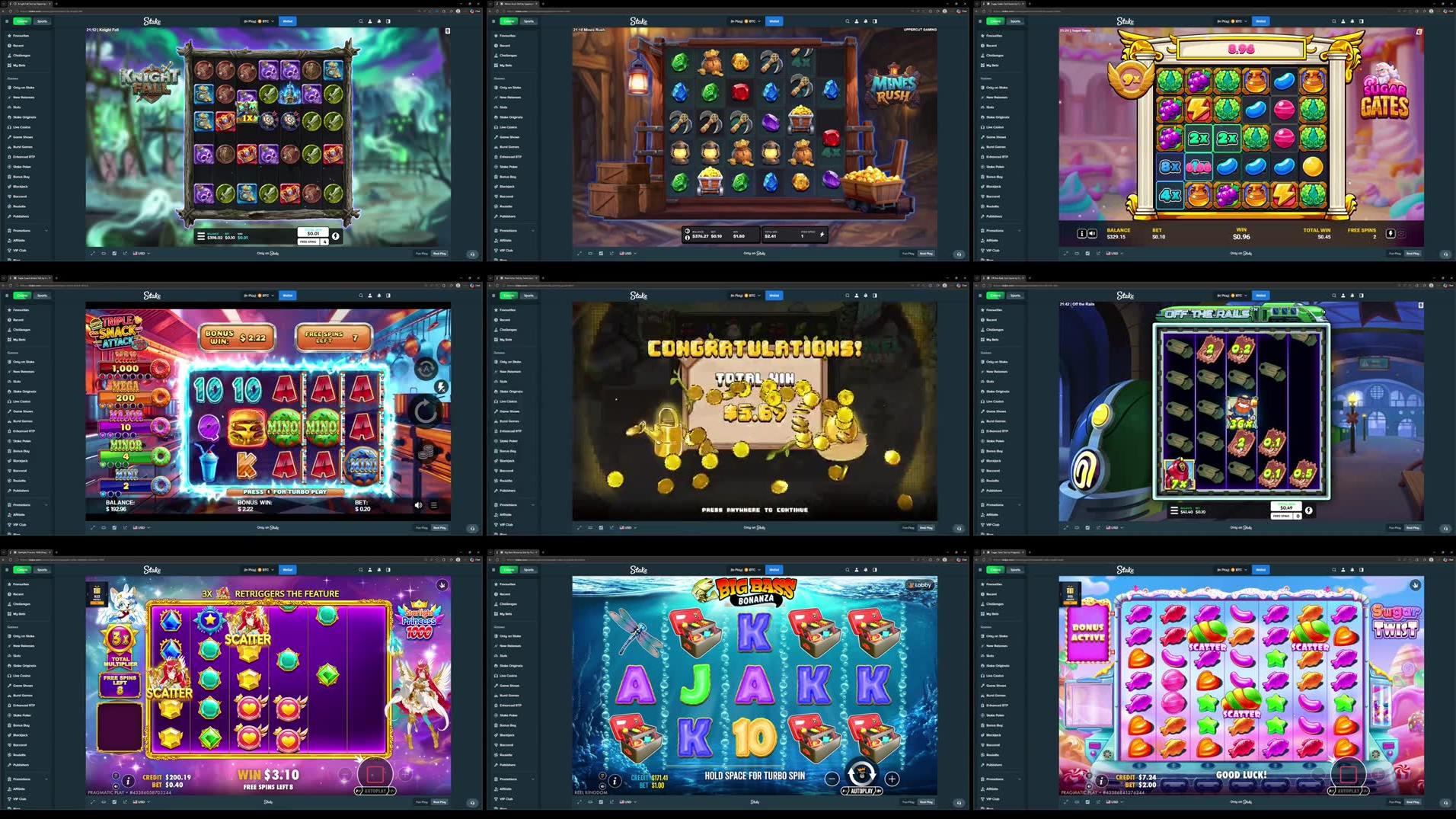Switch to Fun Play mode
The width and height of the screenshot is (1456, 819).
pyautogui.click(x=420, y=253)
